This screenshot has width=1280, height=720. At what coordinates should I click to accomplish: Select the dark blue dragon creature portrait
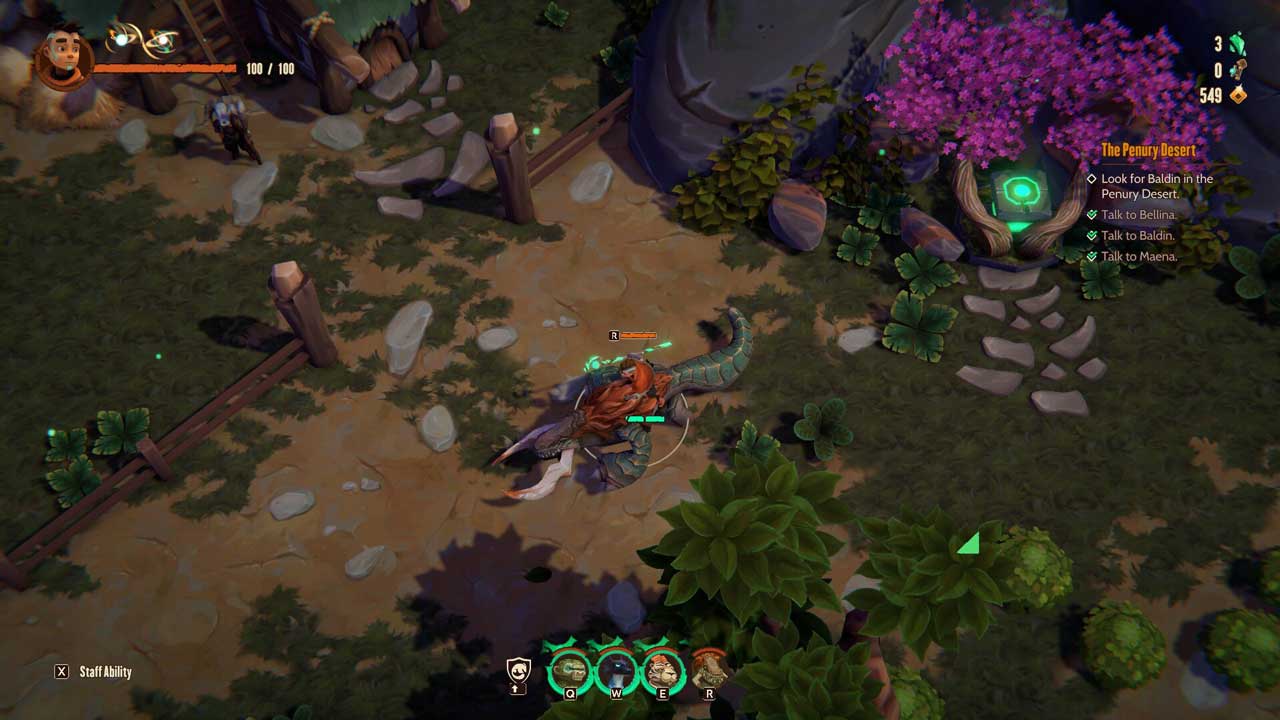pos(616,668)
